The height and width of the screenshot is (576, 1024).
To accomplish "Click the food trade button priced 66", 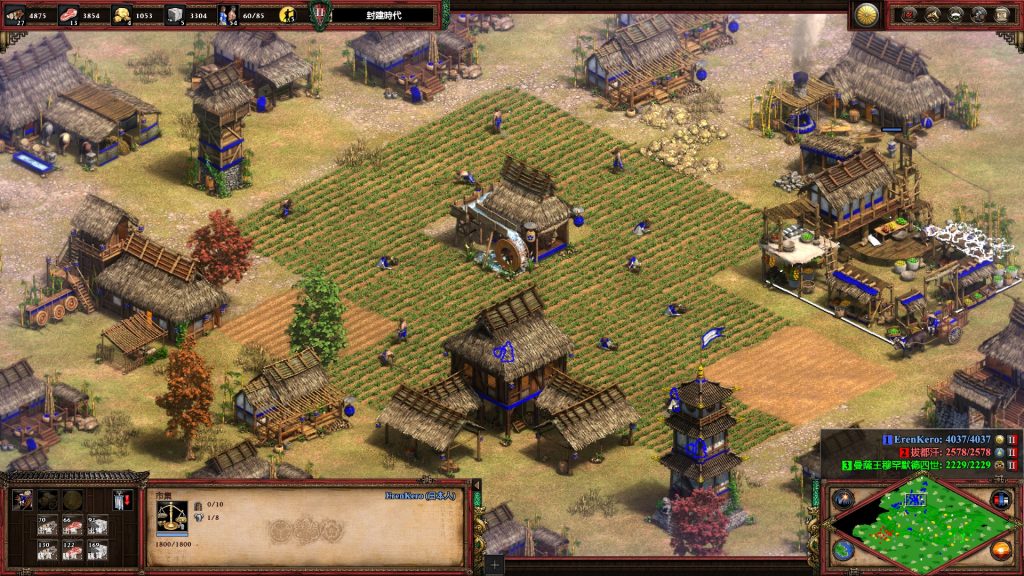I will 71,525.
